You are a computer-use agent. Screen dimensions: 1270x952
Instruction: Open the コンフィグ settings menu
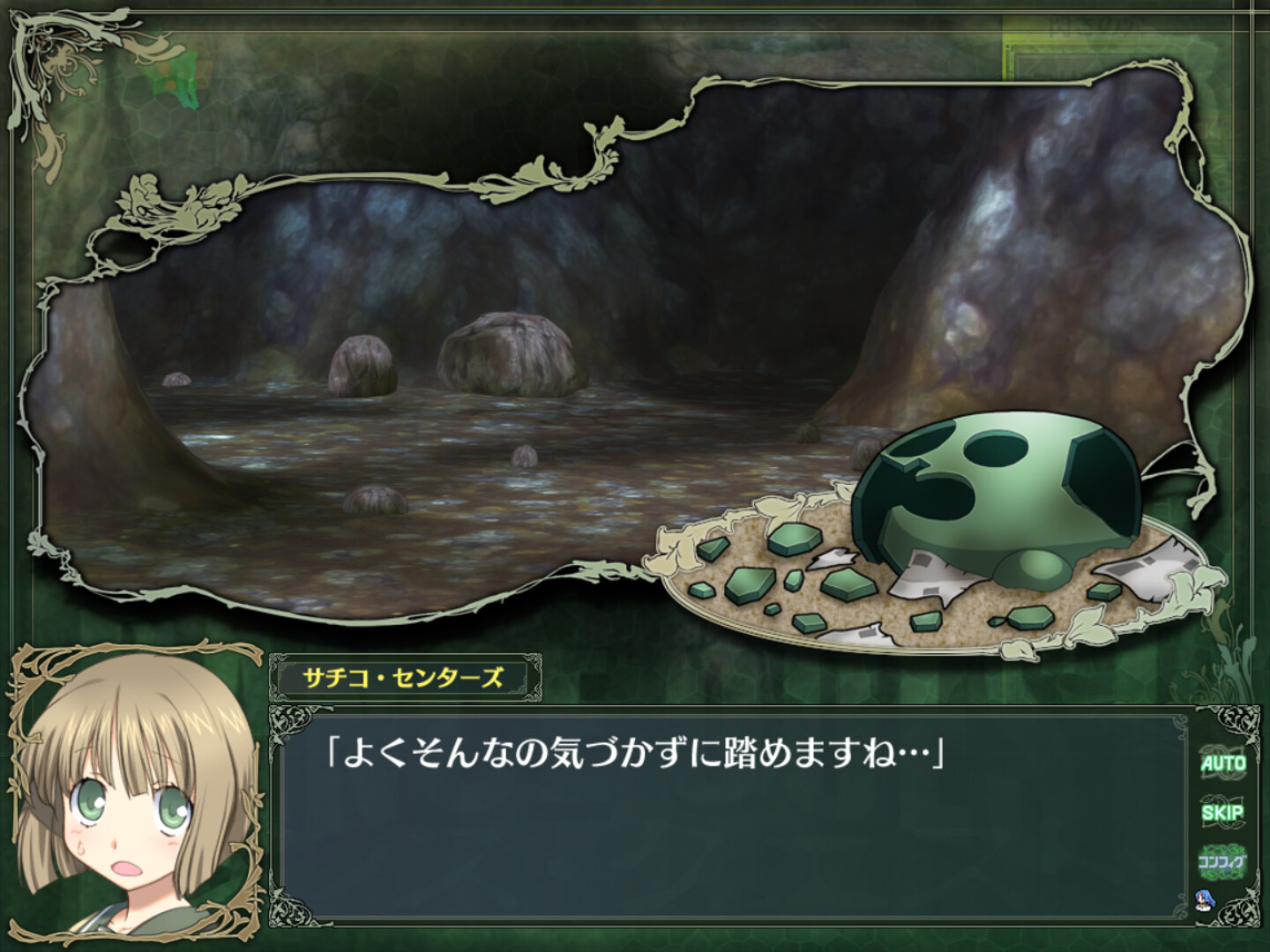click(1223, 861)
